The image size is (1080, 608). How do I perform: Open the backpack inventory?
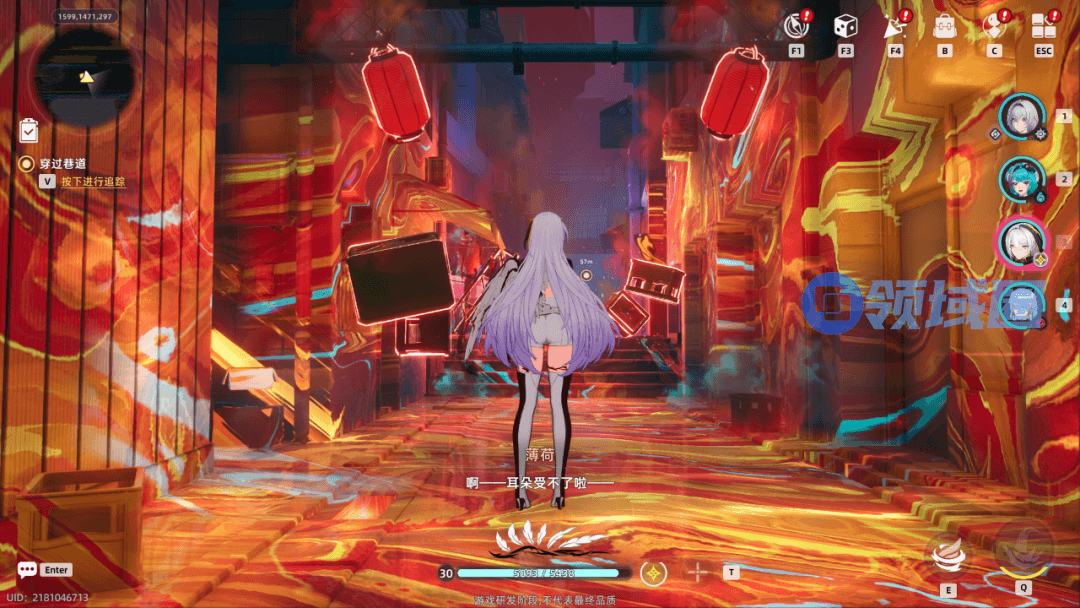pos(944,27)
